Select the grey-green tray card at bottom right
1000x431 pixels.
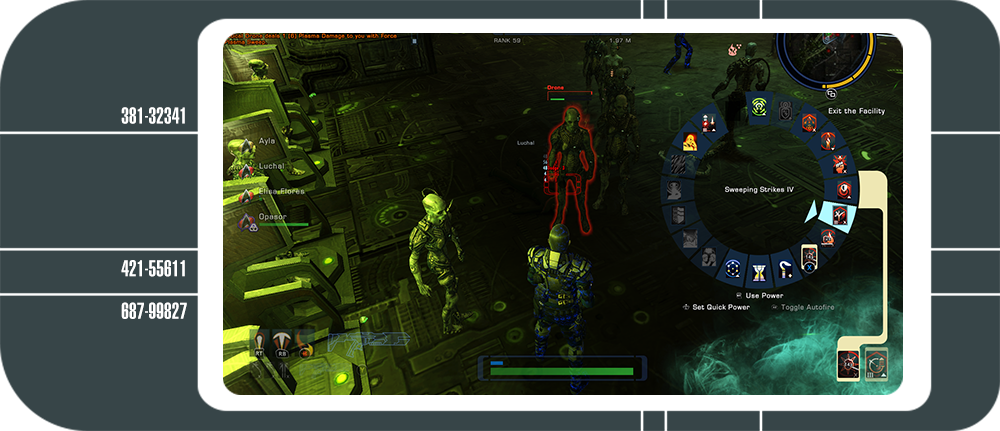pyautogui.click(x=876, y=363)
